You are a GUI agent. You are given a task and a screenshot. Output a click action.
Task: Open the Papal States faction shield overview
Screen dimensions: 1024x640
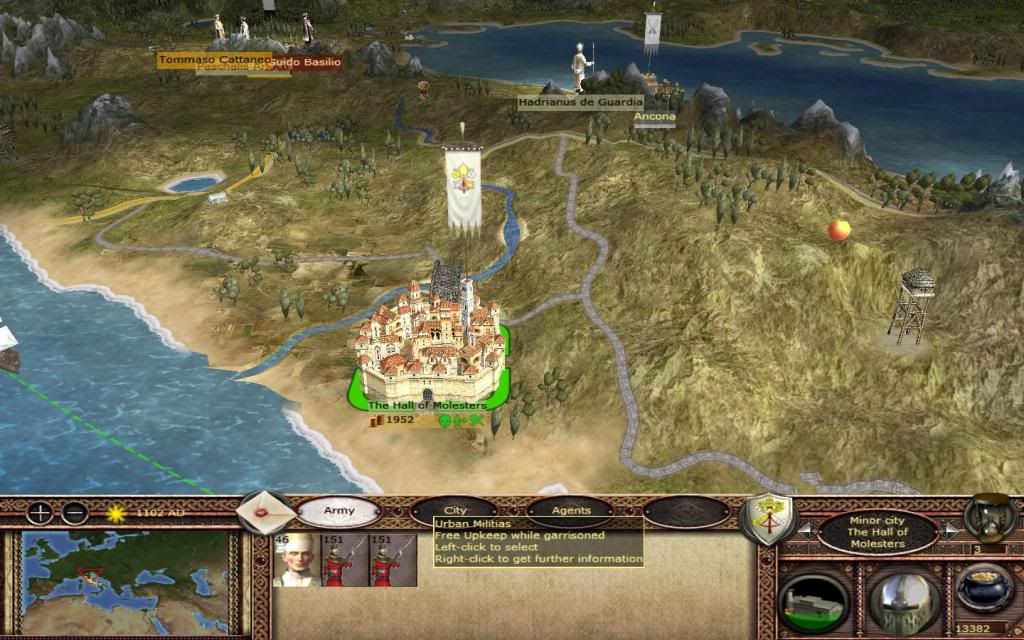tap(767, 518)
